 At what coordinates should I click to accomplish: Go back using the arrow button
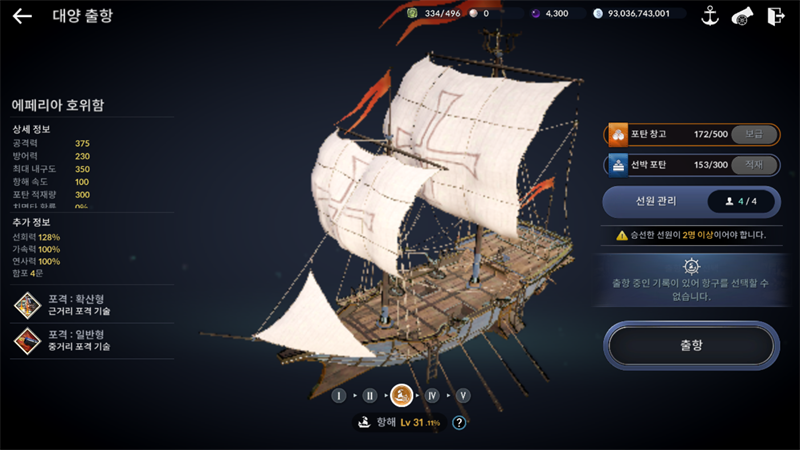[22, 16]
